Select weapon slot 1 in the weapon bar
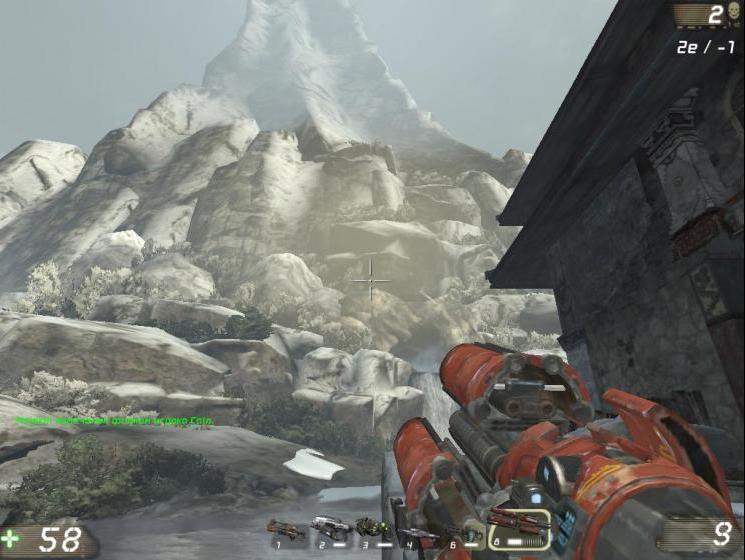 (x=286, y=528)
